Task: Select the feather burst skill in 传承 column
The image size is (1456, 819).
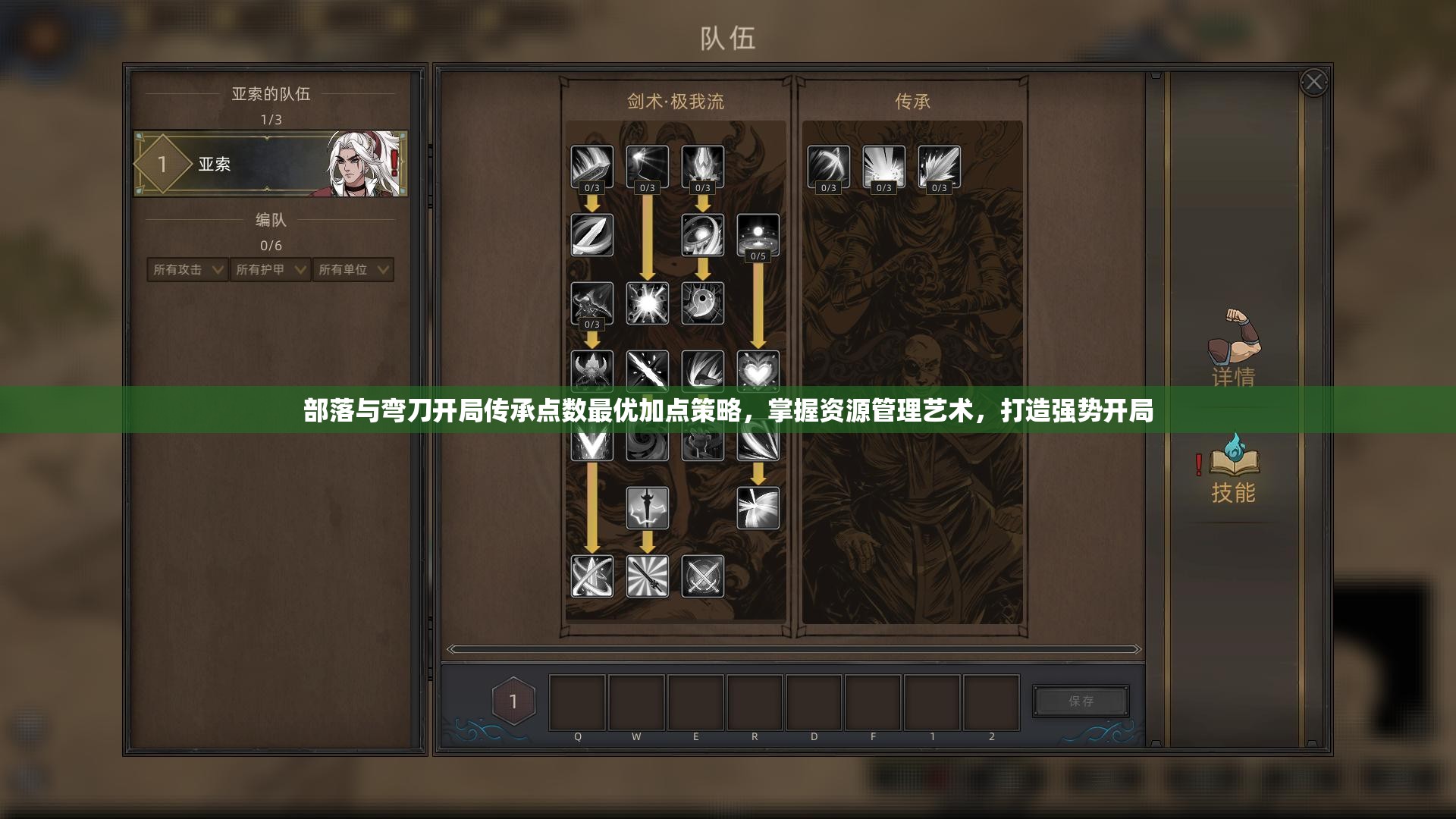Action: click(940, 165)
